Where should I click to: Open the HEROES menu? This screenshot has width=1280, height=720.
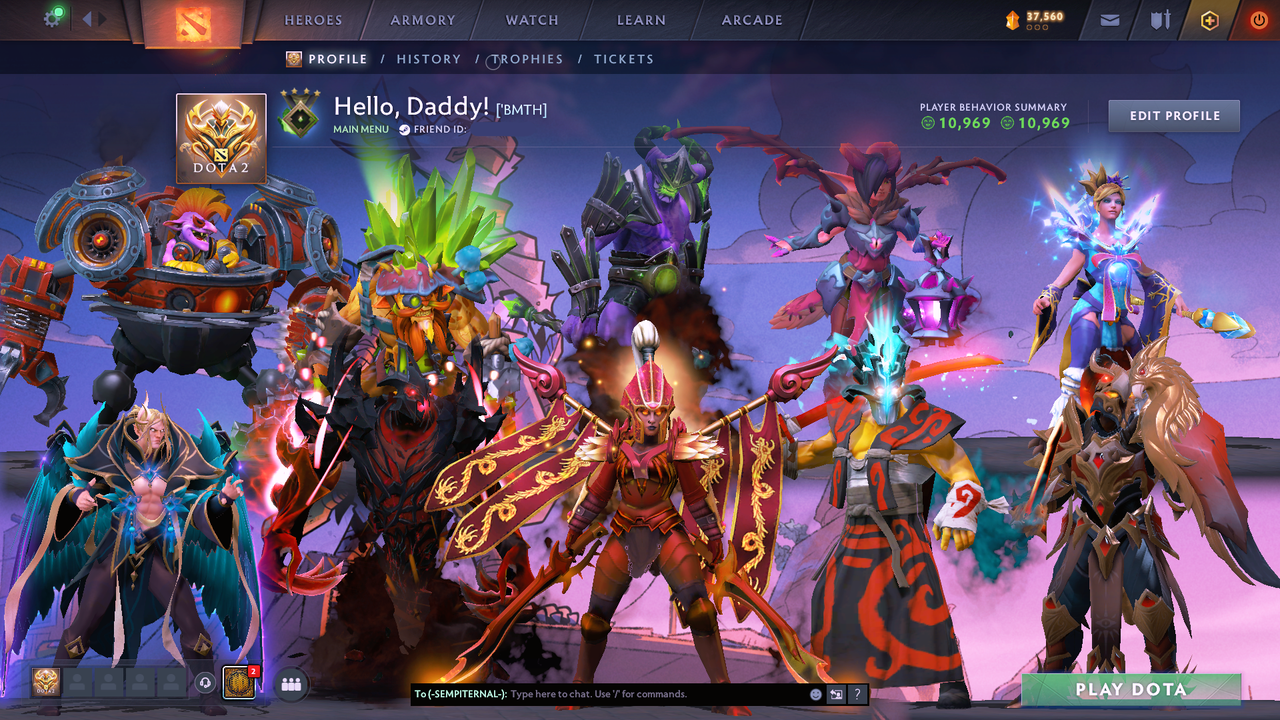[313, 19]
